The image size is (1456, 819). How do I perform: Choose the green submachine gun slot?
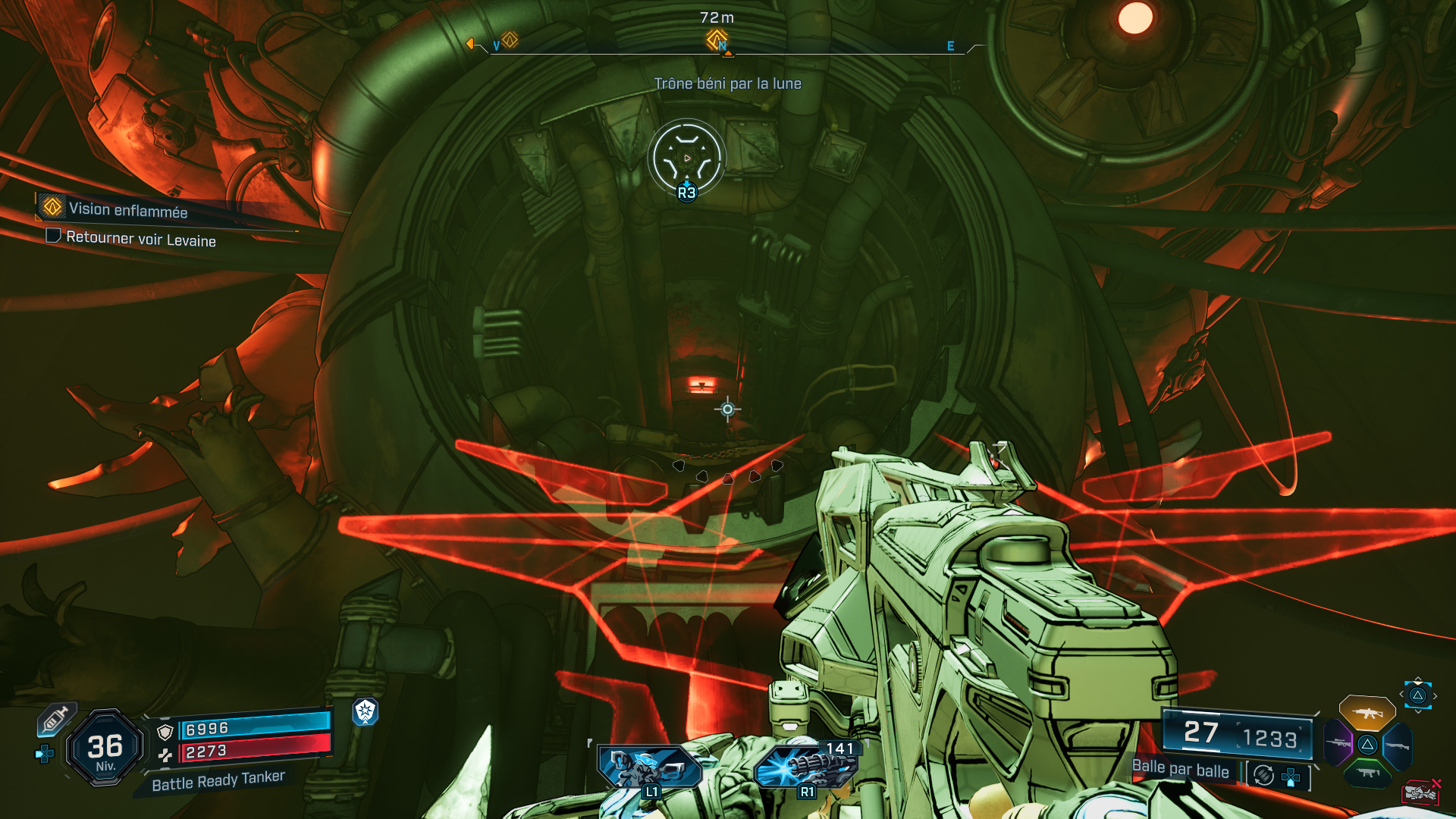click(x=1367, y=773)
